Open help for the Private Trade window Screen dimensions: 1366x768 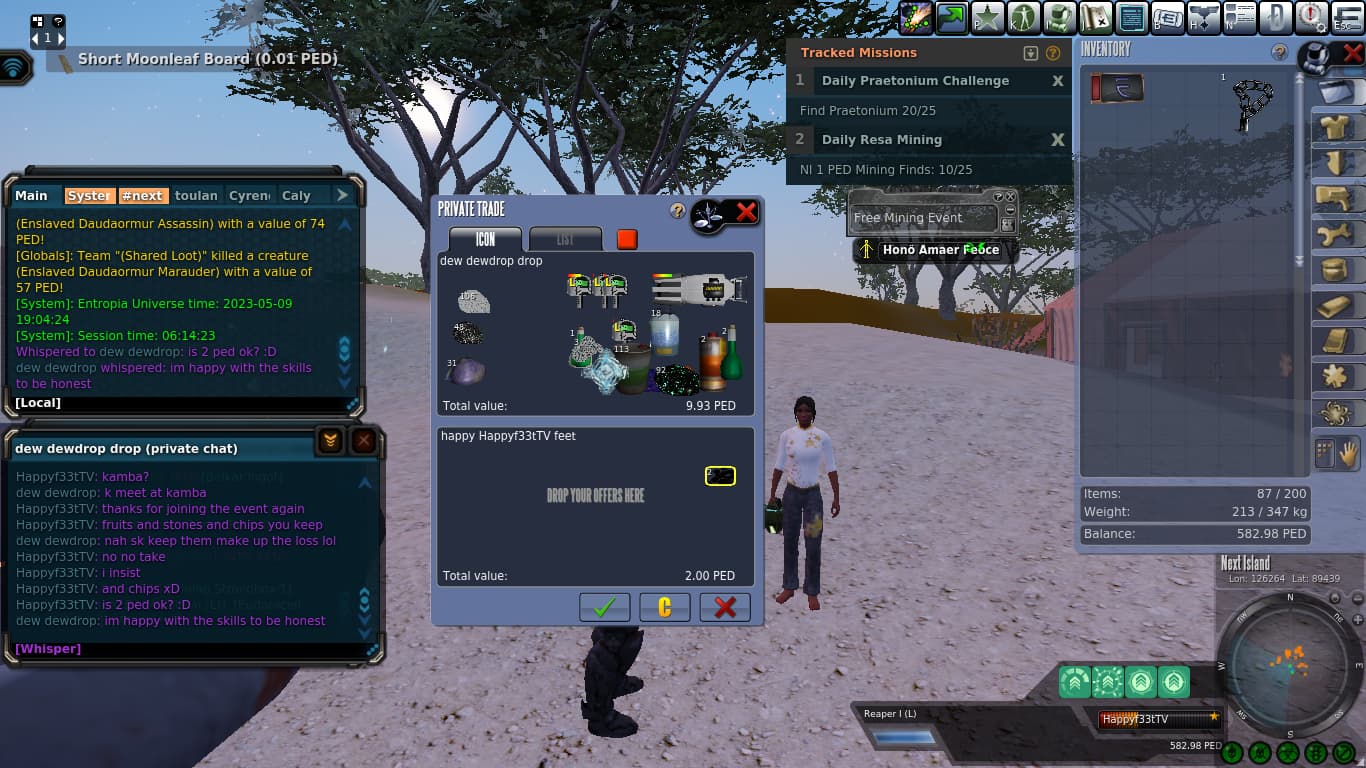677,211
